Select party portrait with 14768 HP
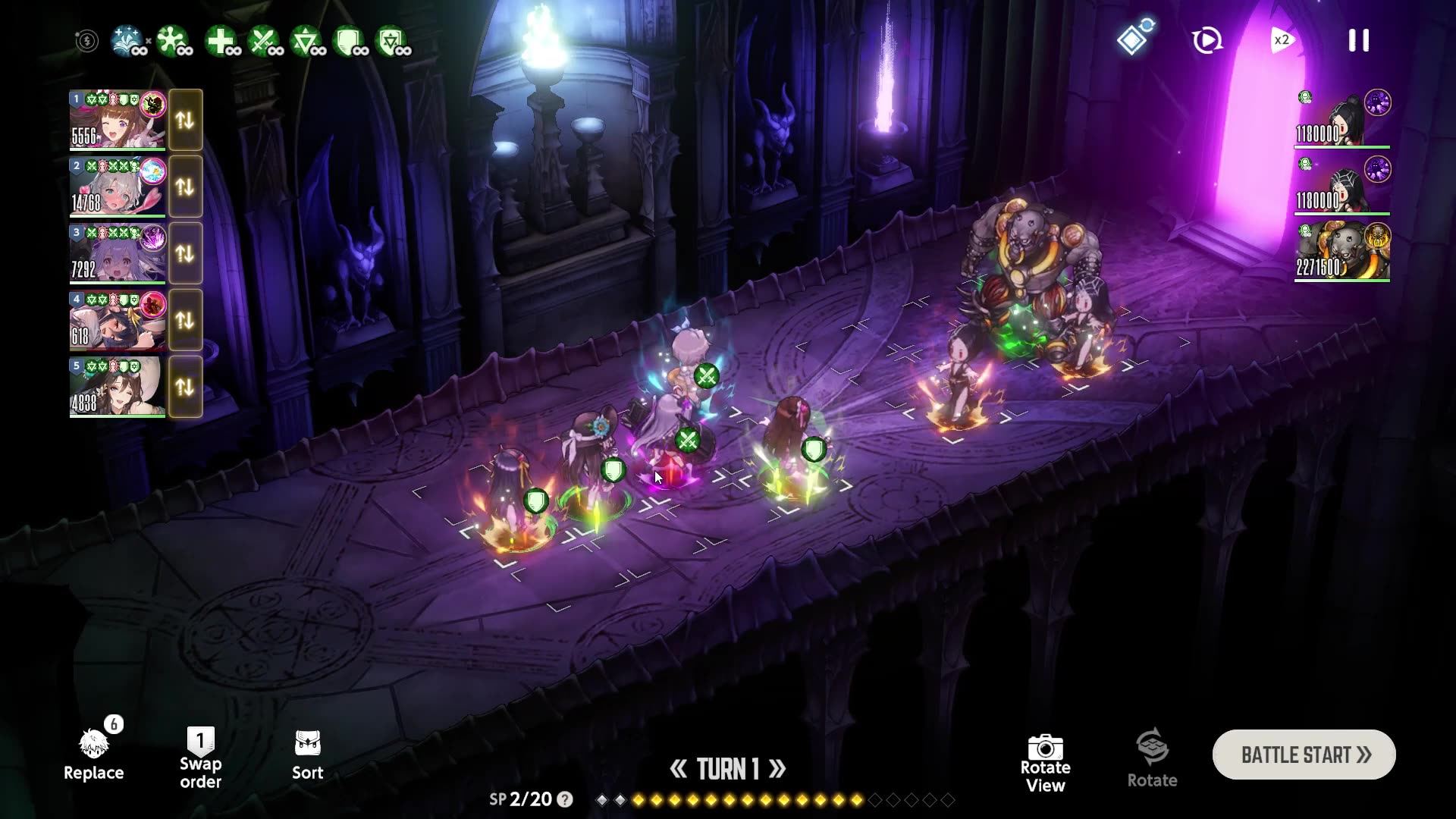The image size is (1456, 819). click(118, 187)
